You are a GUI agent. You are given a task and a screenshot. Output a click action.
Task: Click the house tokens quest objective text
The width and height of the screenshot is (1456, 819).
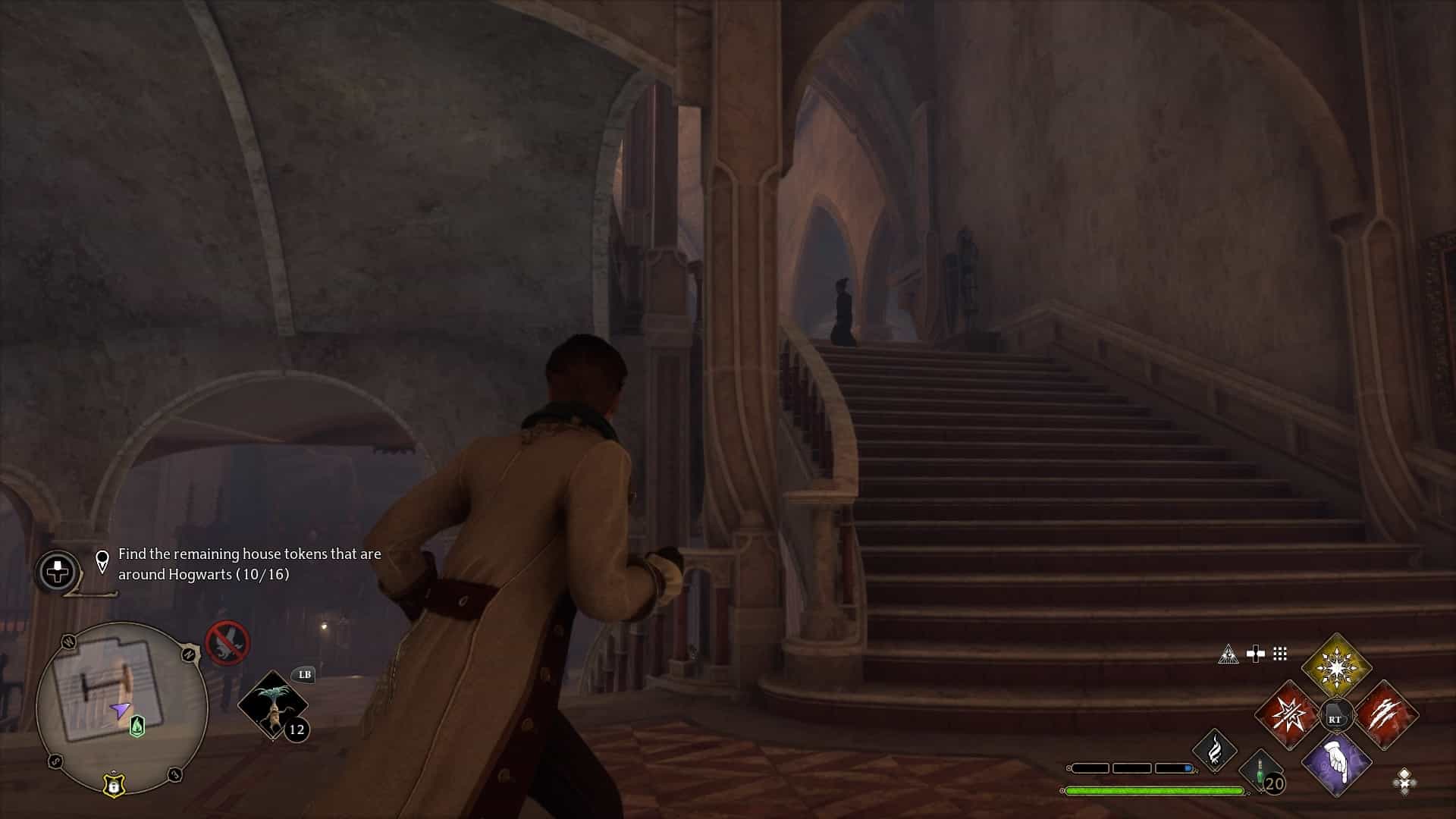[x=249, y=564]
